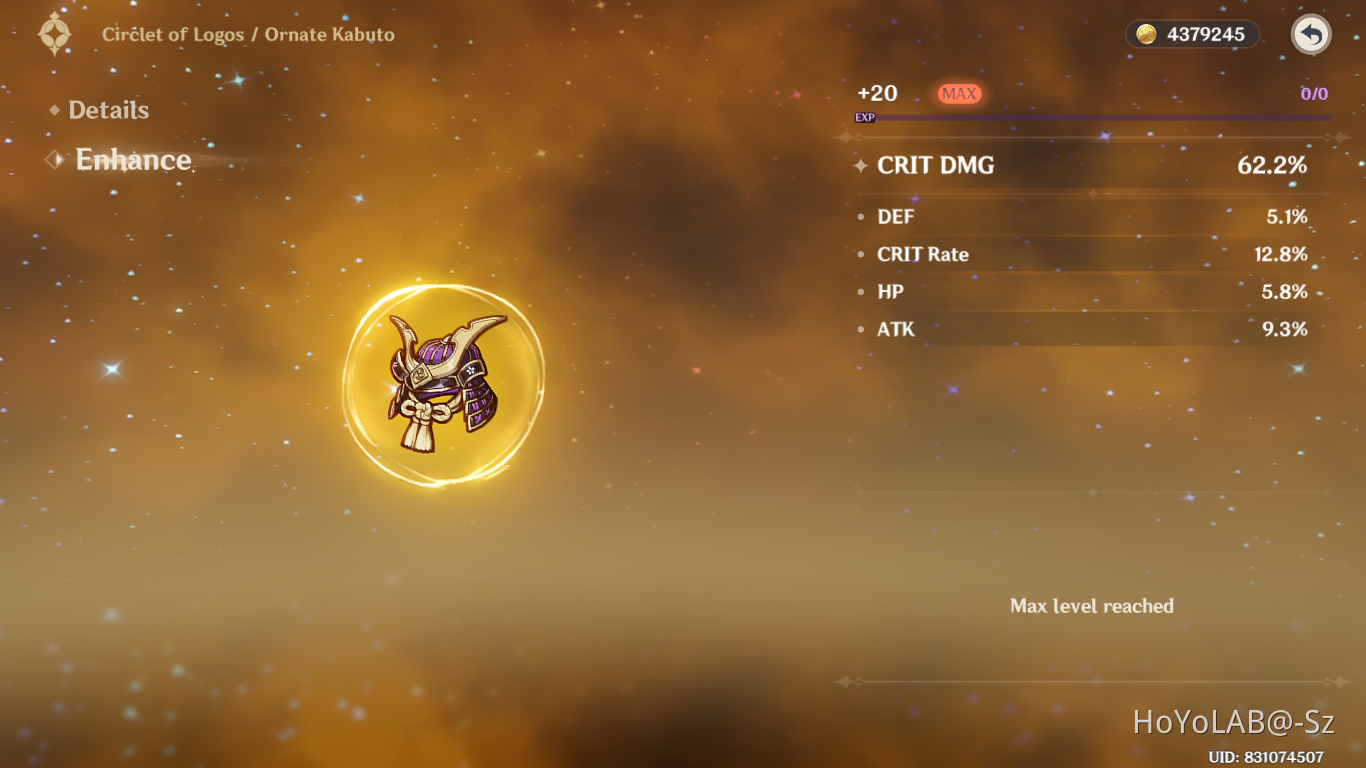
Task: Select the Enhance tab
Action: click(x=133, y=160)
